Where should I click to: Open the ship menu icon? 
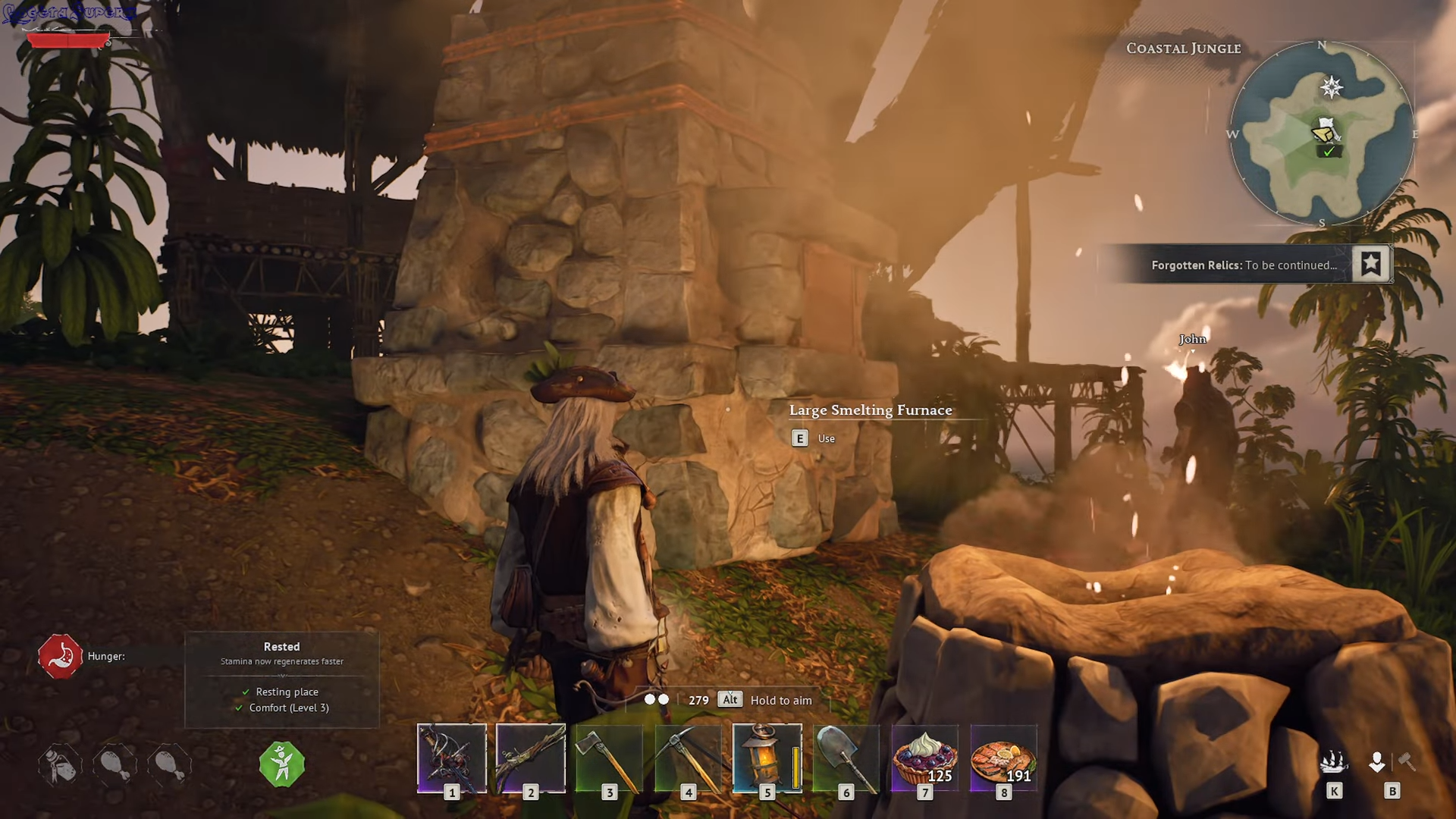coord(1334,762)
